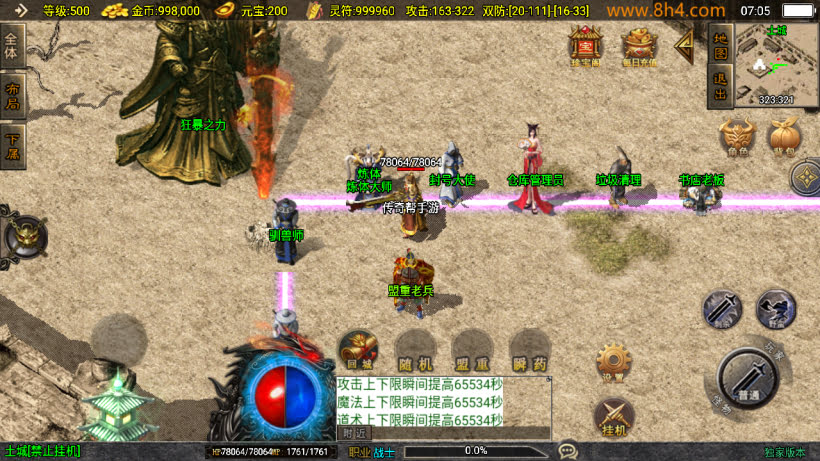
Task: Switch to the 附近 nearby chat tab
Action: [354, 433]
